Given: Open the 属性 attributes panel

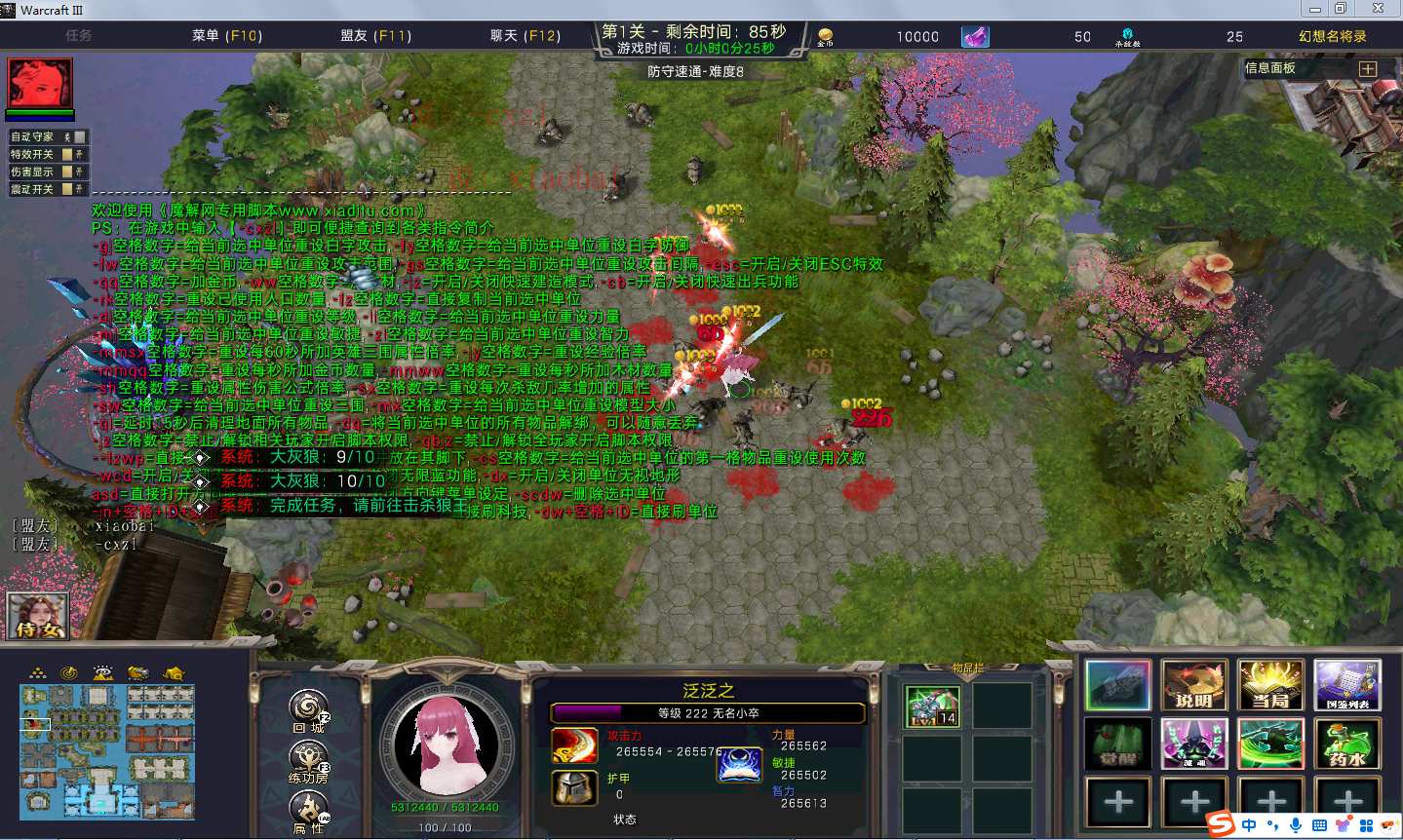Looking at the screenshot, I should tap(308, 809).
